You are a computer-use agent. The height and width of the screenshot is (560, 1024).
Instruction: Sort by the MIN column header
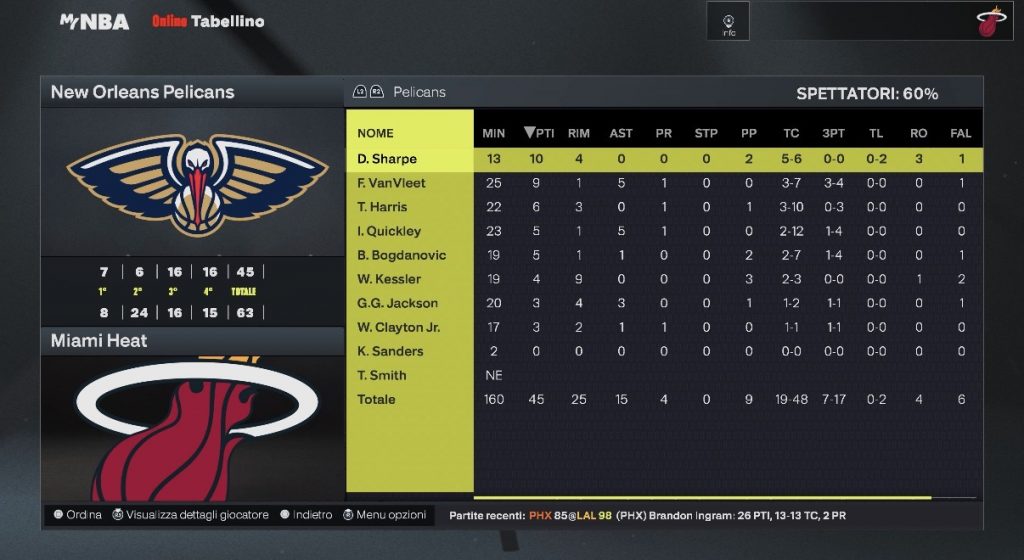(x=493, y=133)
